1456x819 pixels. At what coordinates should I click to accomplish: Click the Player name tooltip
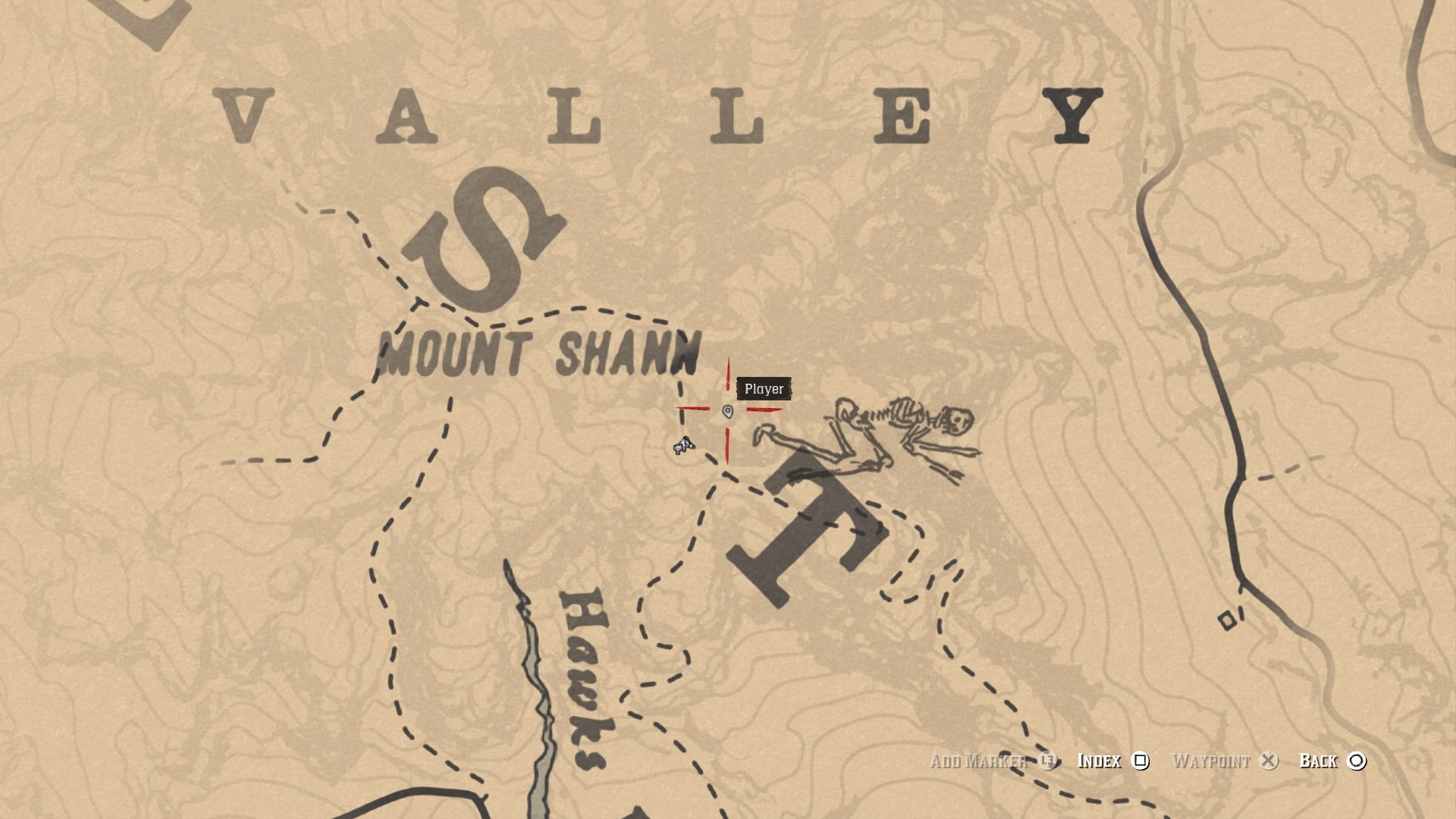pyautogui.click(x=764, y=388)
